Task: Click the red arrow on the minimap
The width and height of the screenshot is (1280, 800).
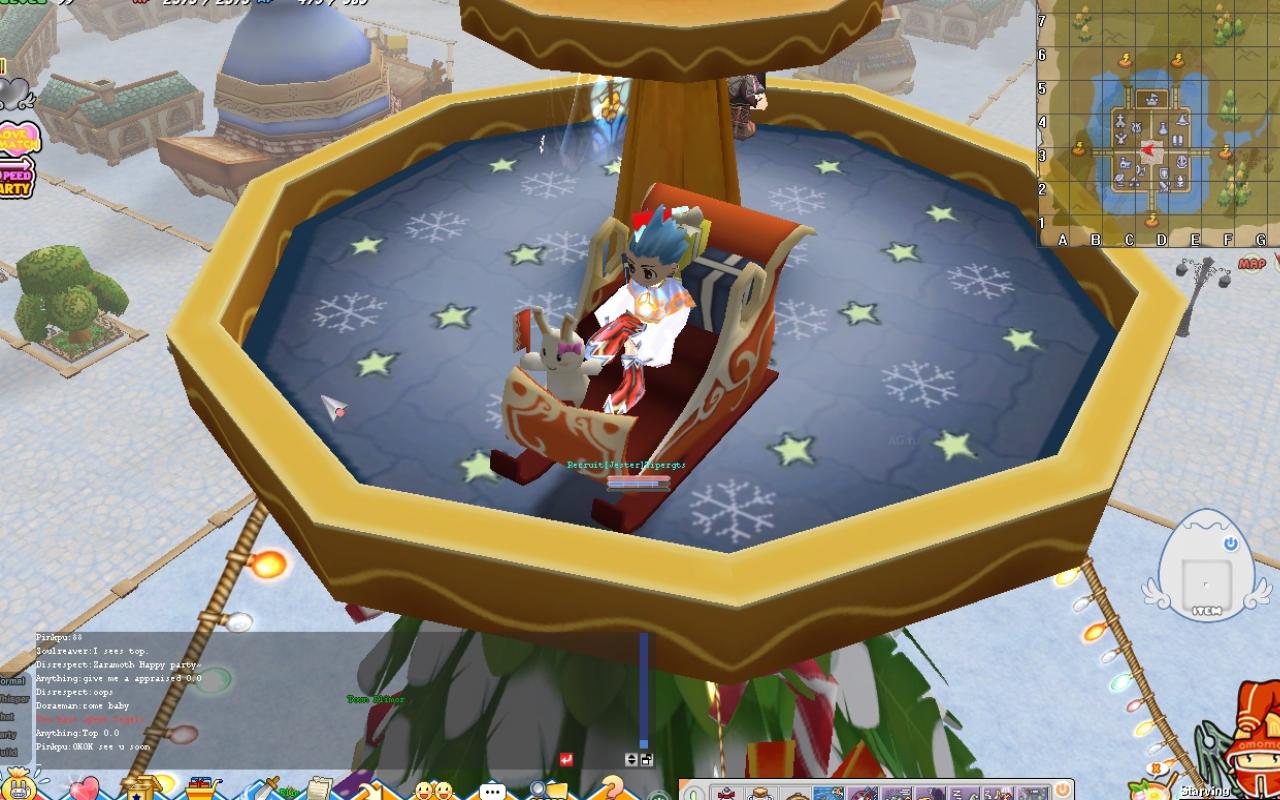Action: click(1148, 150)
